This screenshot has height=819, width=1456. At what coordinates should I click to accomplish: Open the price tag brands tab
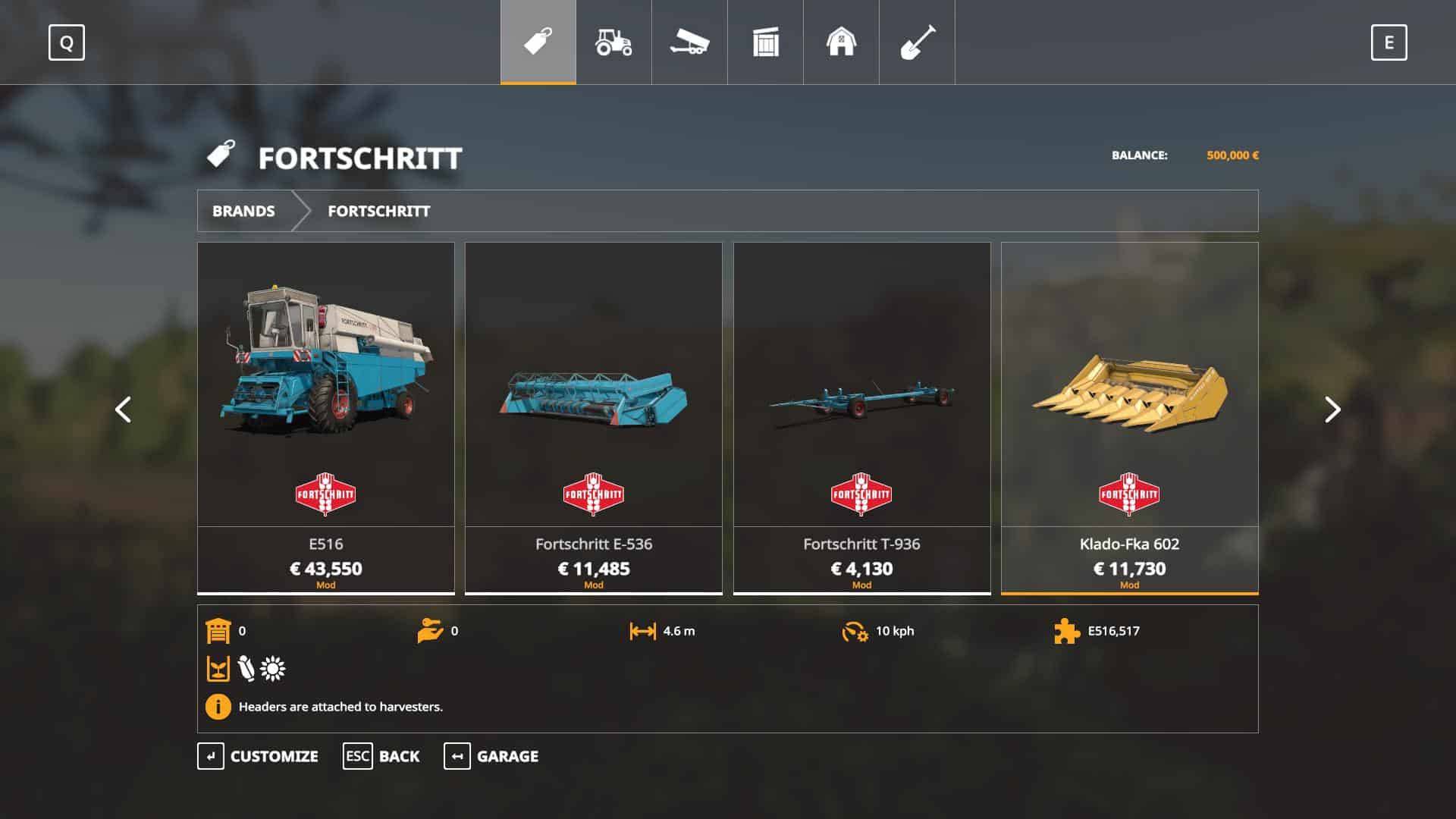(538, 42)
